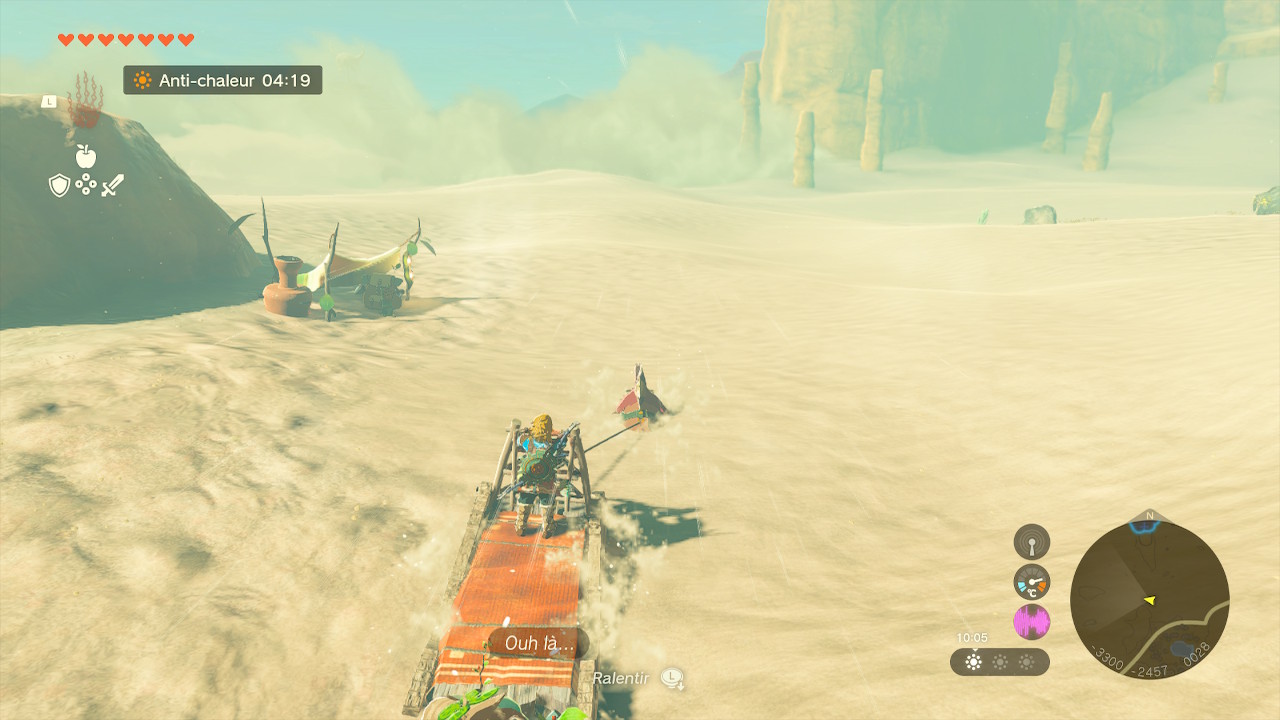Screen dimensions: 1280x720
Task: Activate the Ultrahand ability icon
Action: [x=85, y=99]
